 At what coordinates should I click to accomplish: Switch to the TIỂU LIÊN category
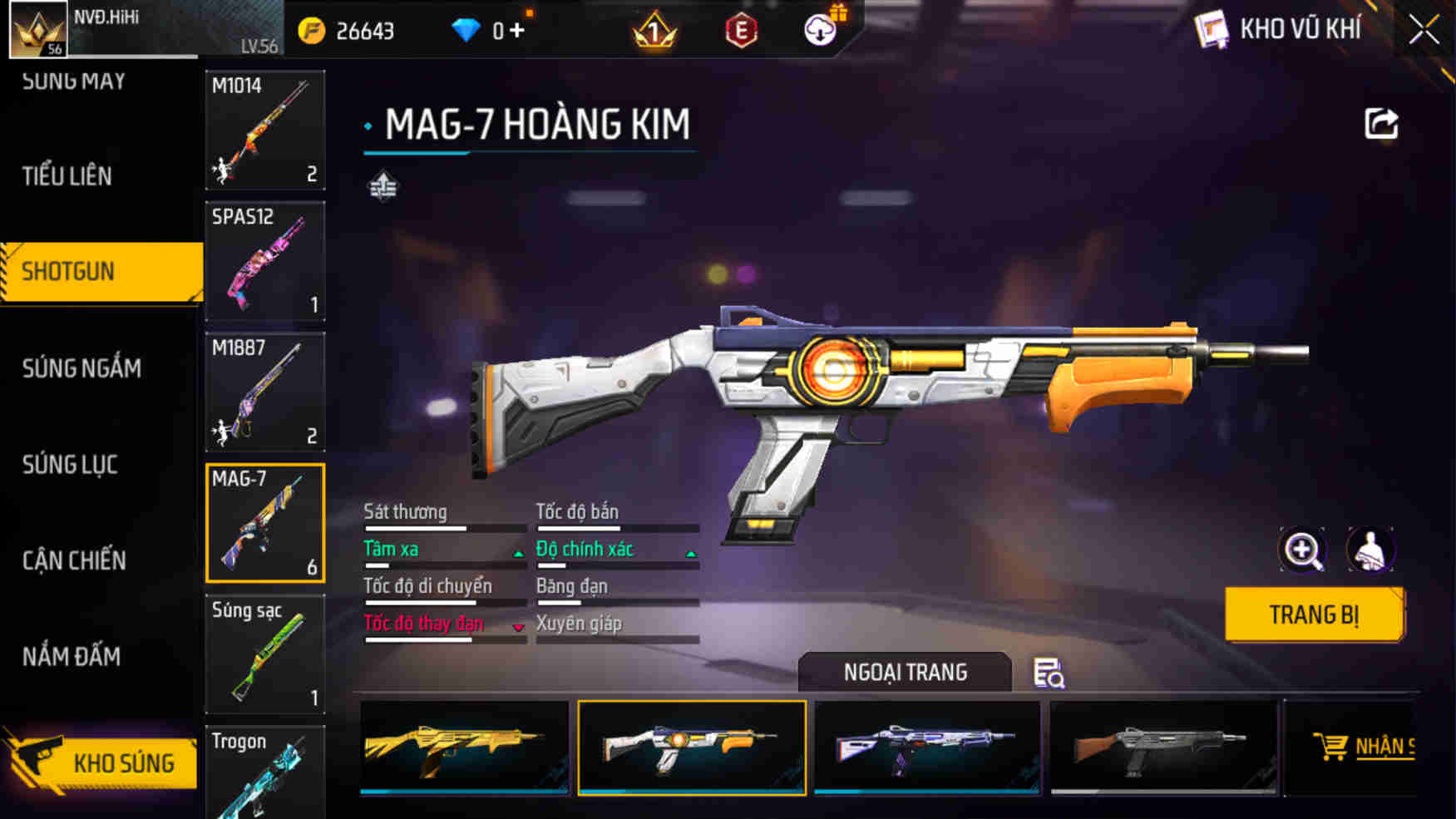67,176
